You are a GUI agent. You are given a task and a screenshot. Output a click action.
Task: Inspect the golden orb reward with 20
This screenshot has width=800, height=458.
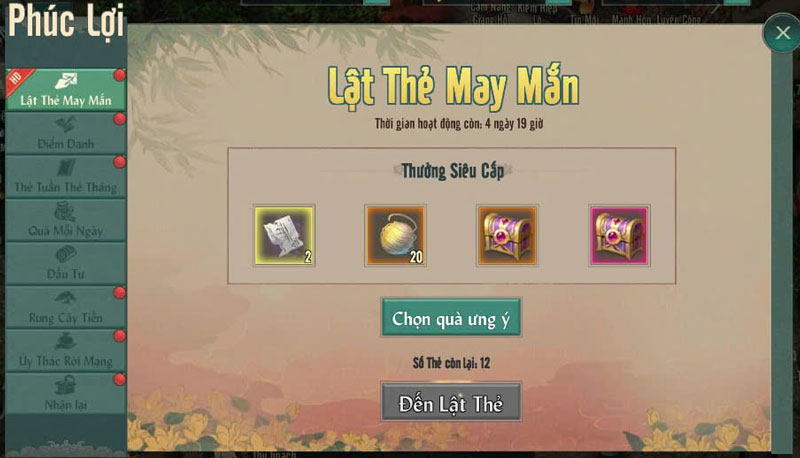(395, 236)
